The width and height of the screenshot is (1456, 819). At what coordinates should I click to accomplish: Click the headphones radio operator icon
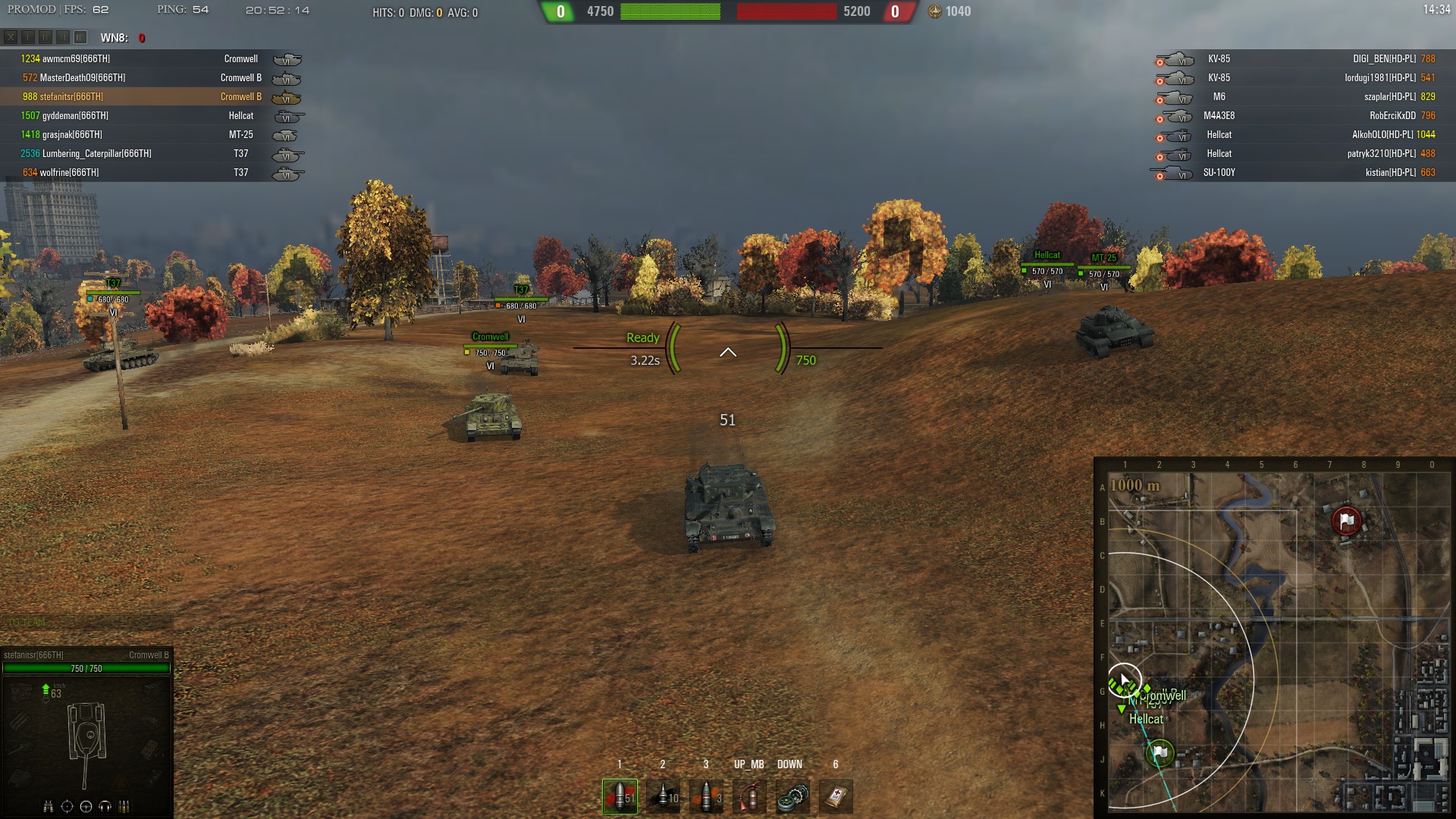(105, 806)
